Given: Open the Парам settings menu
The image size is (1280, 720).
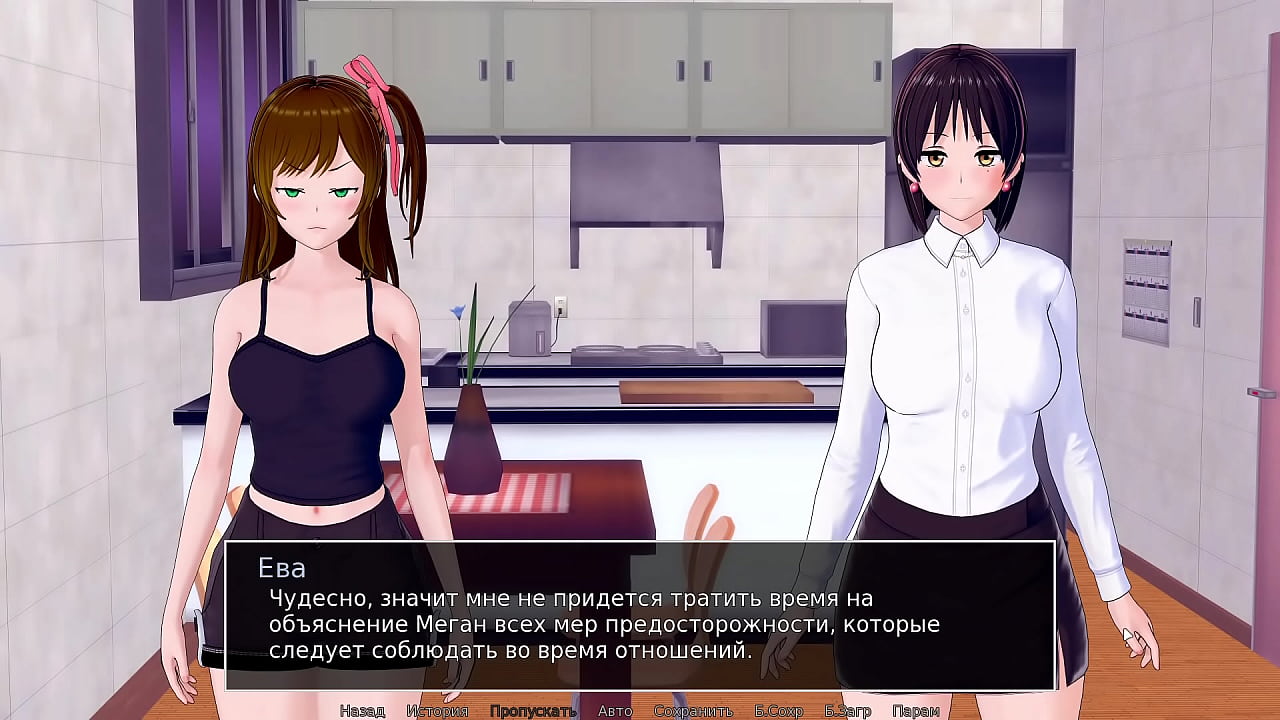Looking at the screenshot, I should click(x=915, y=711).
